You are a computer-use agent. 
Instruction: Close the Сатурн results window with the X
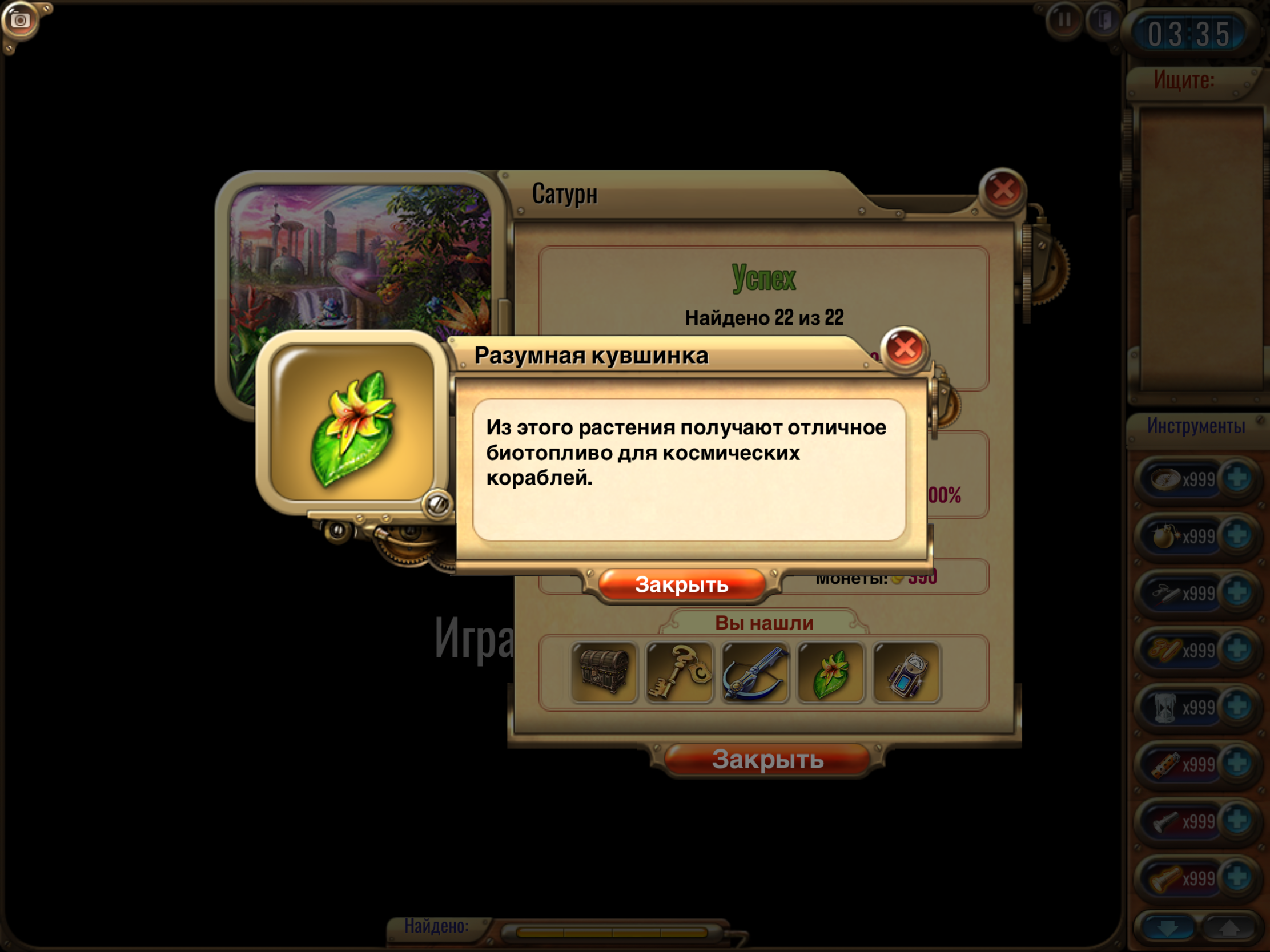click(1002, 190)
